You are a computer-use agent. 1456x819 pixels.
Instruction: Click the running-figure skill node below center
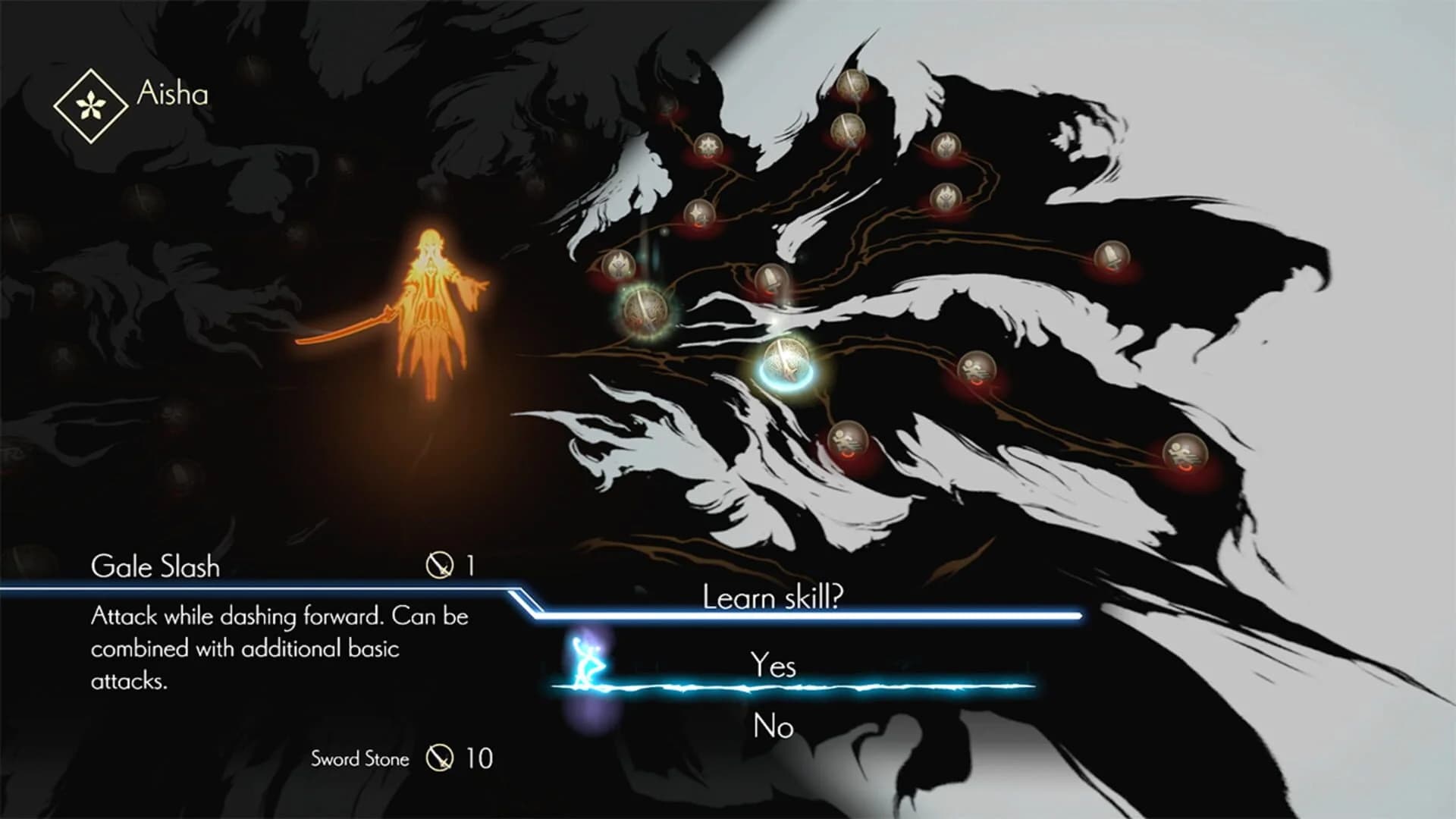tap(849, 438)
